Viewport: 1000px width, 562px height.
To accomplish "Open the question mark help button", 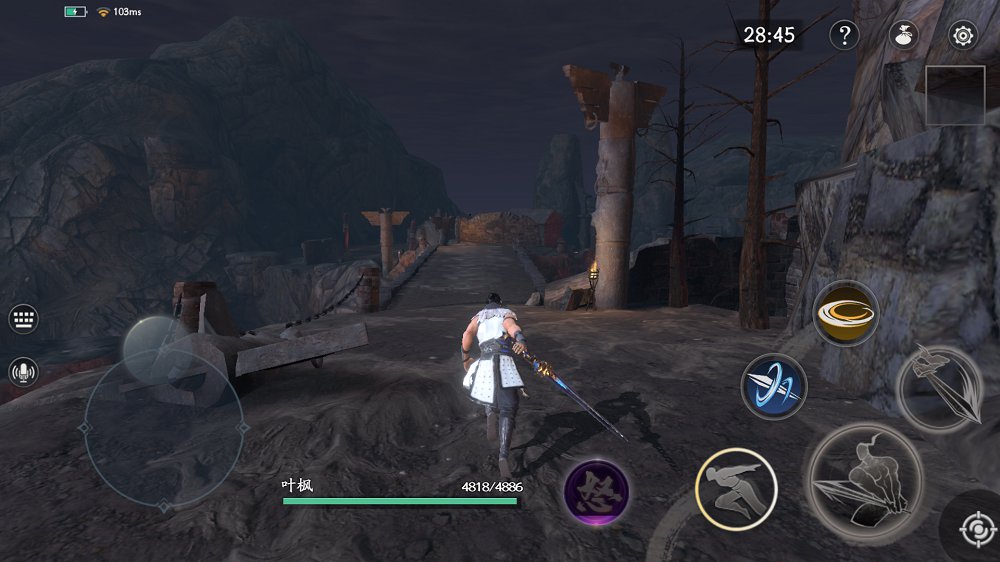I will [x=845, y=36].
